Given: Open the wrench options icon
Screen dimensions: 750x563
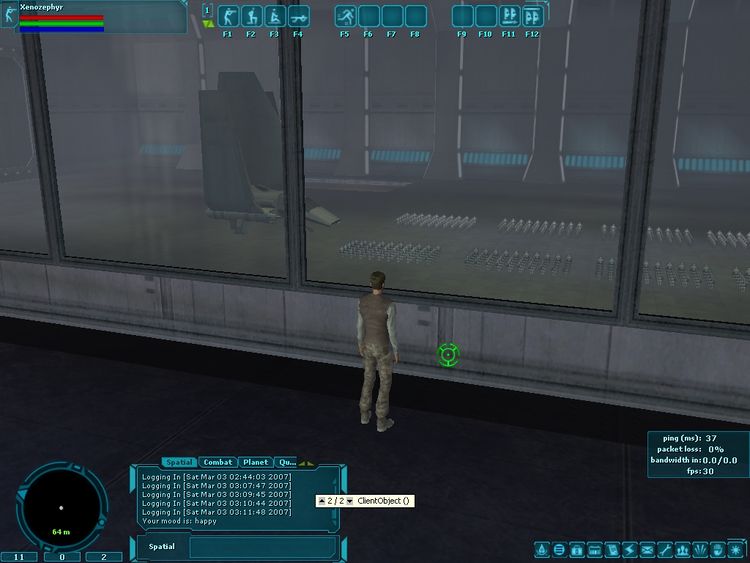Looking at the screenshot, I should 665,549.
